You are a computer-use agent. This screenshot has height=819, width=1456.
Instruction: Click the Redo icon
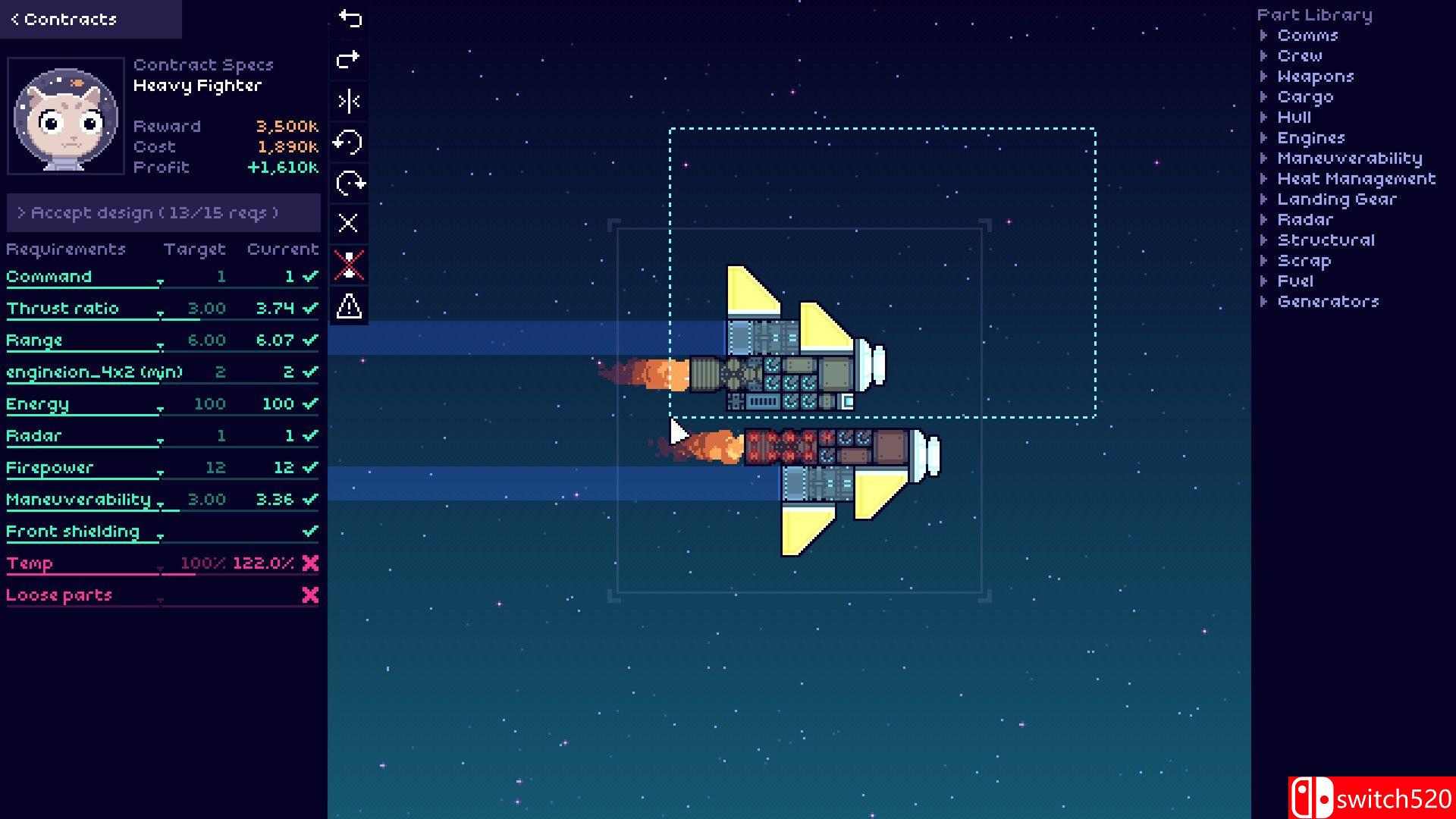(x=349, y=60)
